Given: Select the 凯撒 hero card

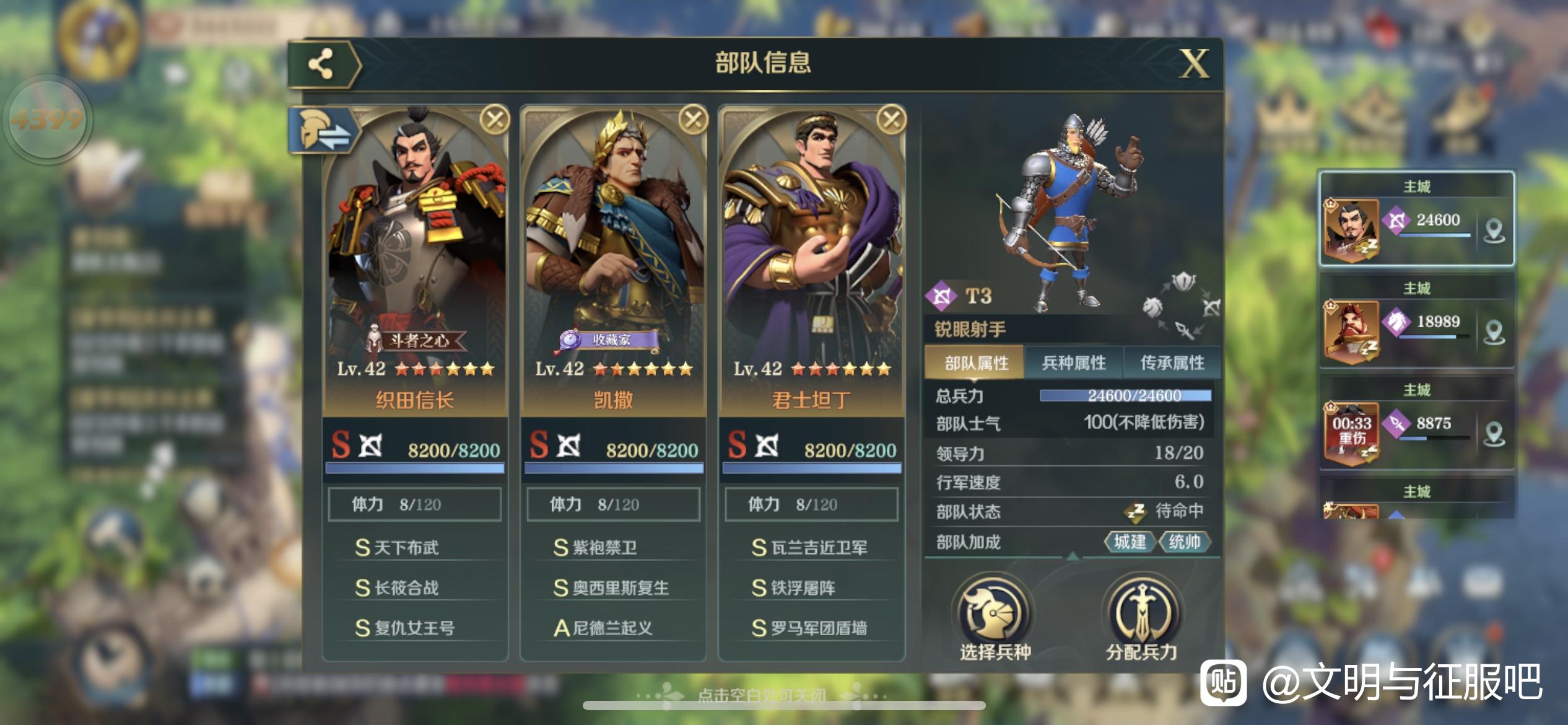Looking at the screenshot, I should (613, 260).
